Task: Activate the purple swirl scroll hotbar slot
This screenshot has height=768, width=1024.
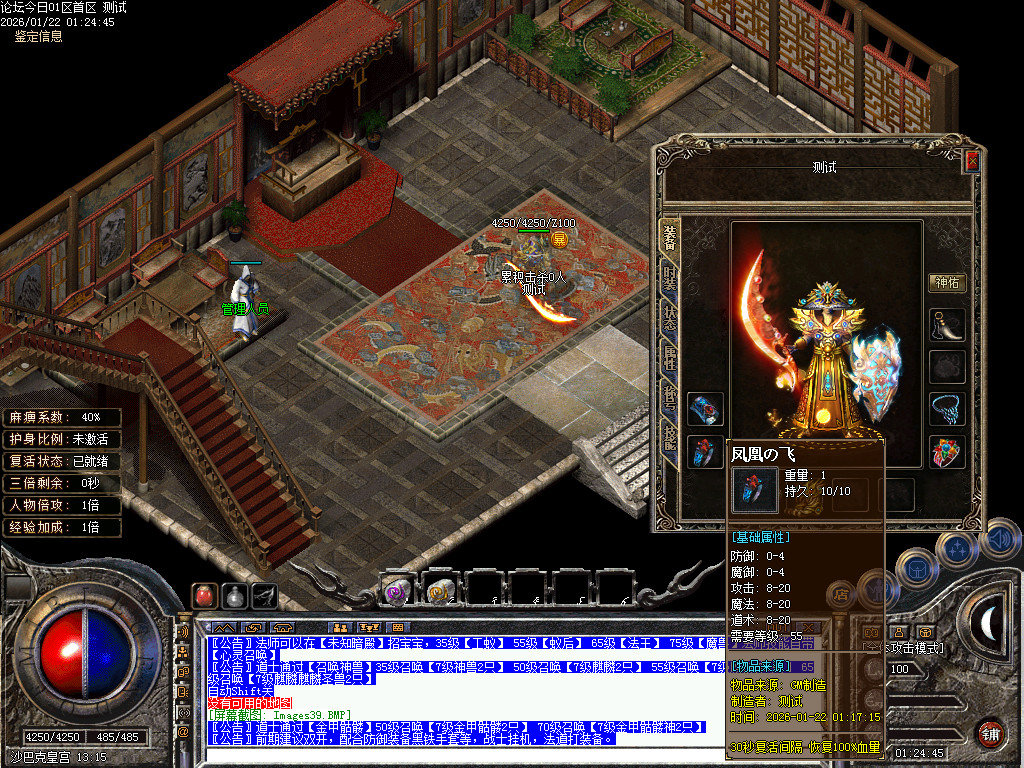Action: pyautogui.click(x=398, y=590)
